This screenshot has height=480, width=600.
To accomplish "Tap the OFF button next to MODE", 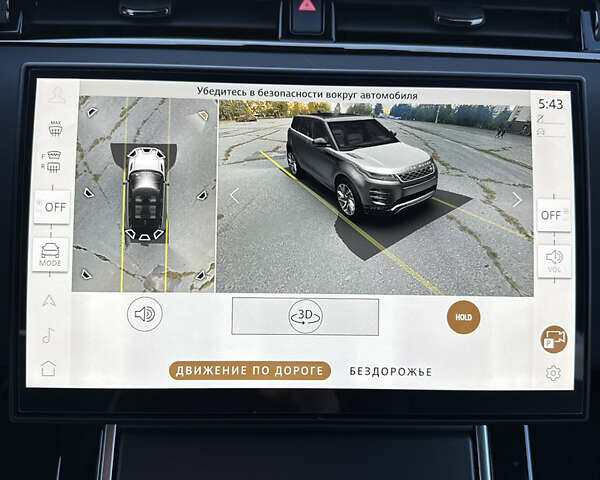I will click(52, 207).
